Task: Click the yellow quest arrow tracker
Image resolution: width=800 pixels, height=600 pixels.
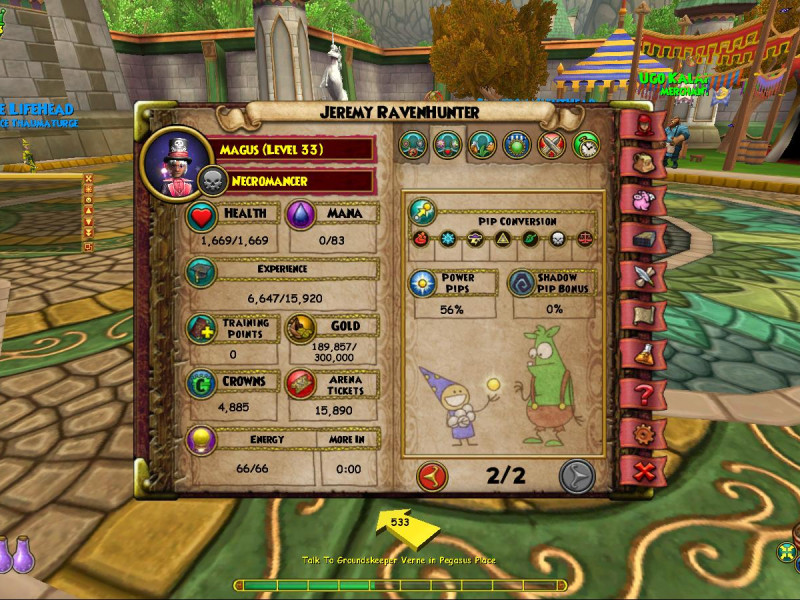Action: (x=400, y=524)
